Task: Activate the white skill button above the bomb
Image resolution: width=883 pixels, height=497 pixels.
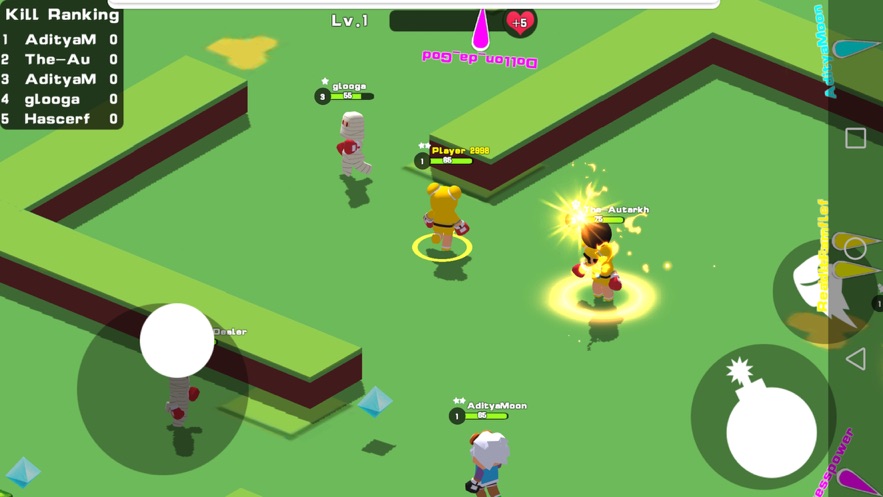Action: (816, 292)
